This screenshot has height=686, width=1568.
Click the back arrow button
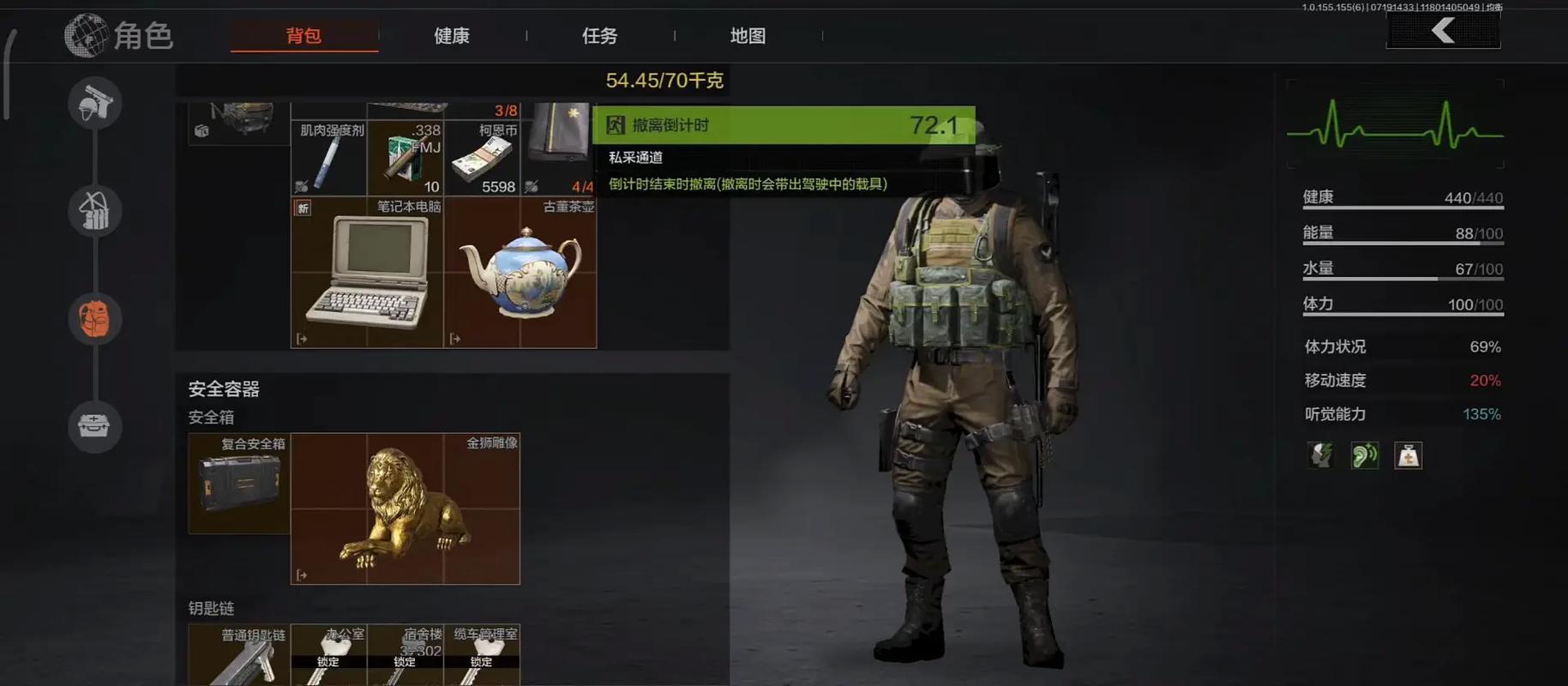(x=1443, y=32)
